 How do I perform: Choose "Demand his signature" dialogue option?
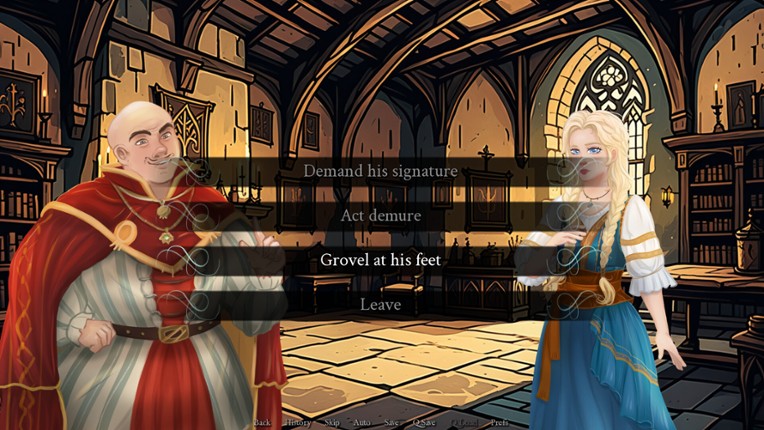pos(381,171)
